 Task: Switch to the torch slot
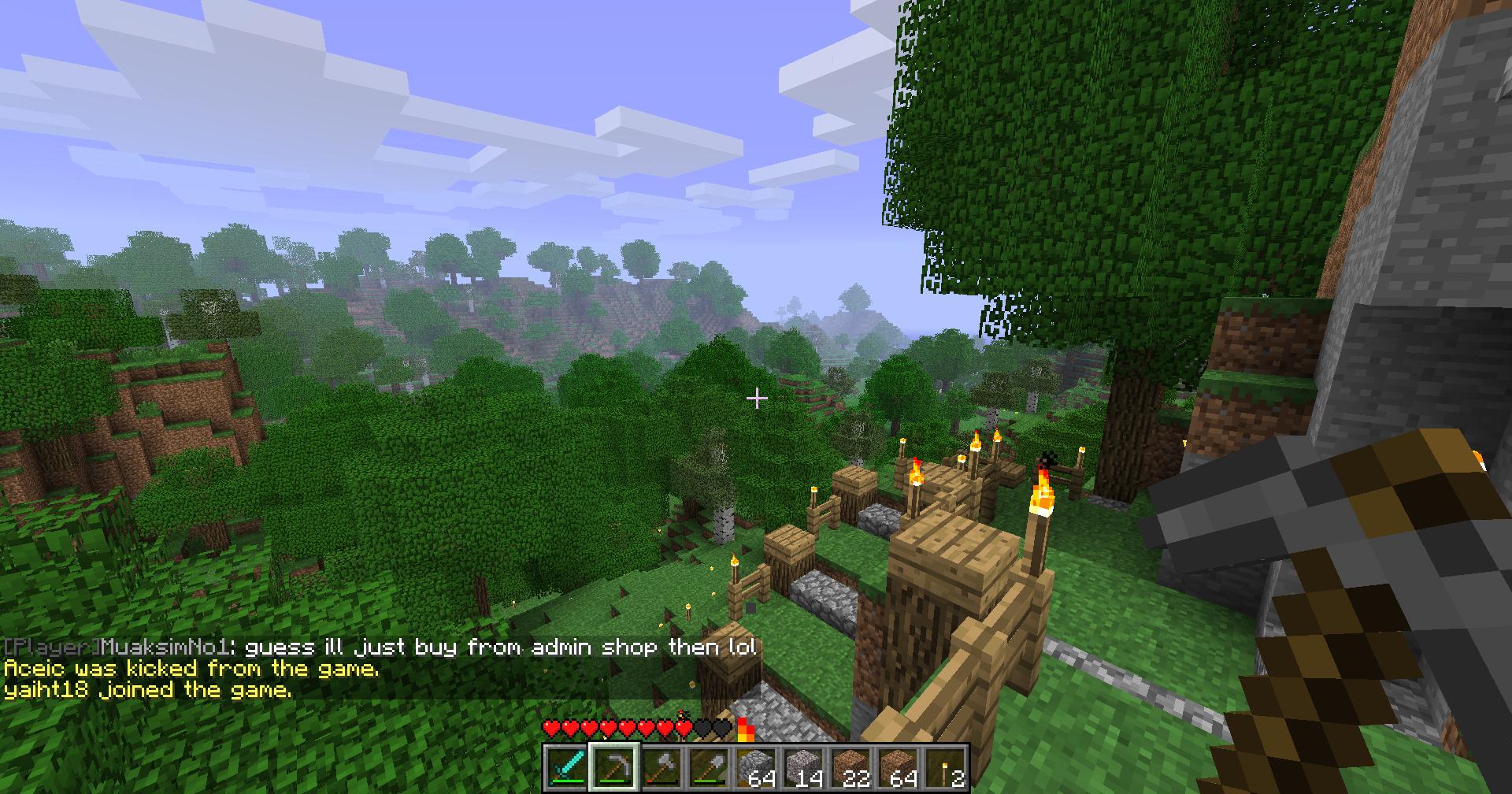coord(945,767)
